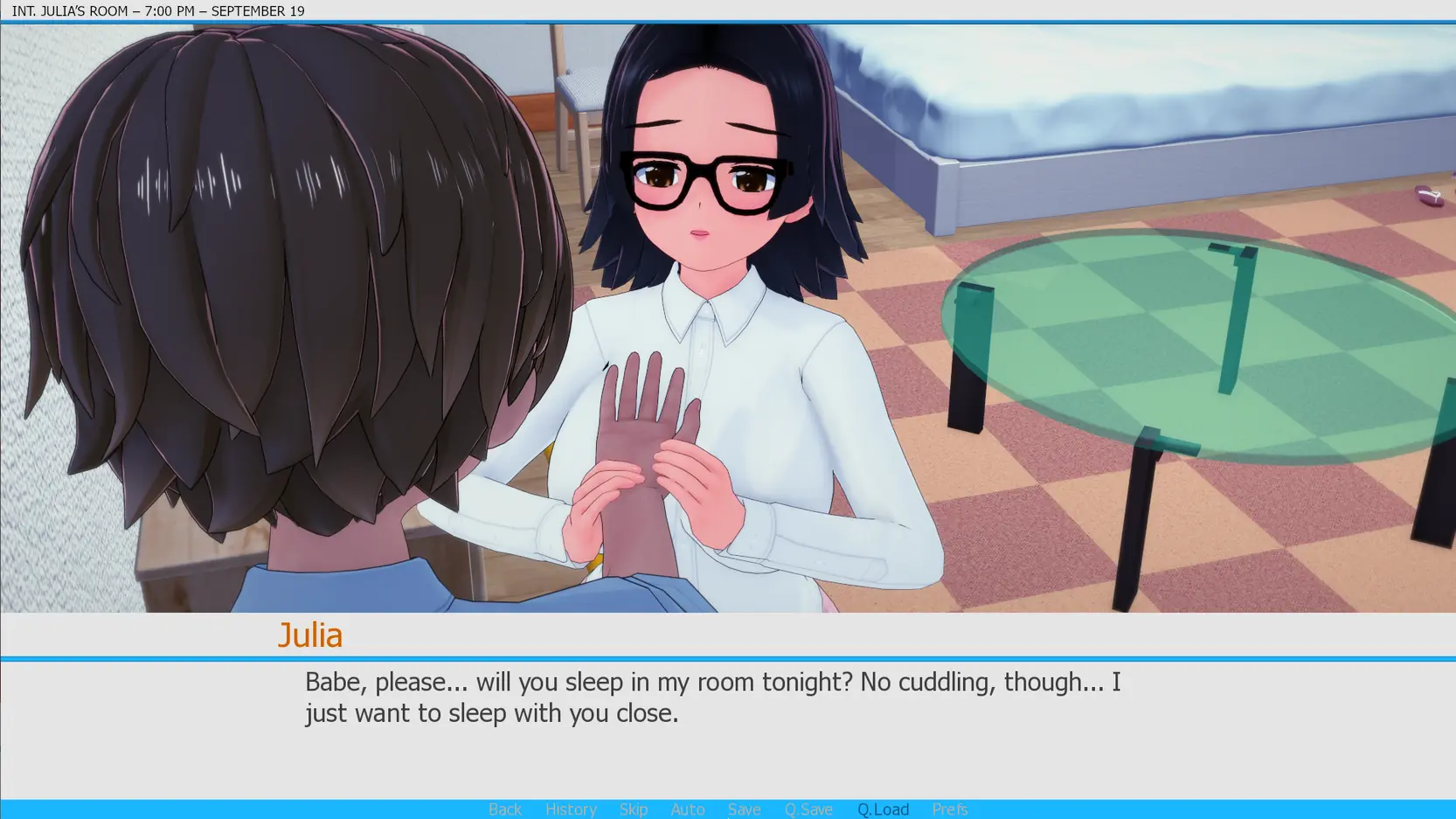Activate the Skip button
The width and height of the screenshot is (1456, 819).
(x=634, y=809)
